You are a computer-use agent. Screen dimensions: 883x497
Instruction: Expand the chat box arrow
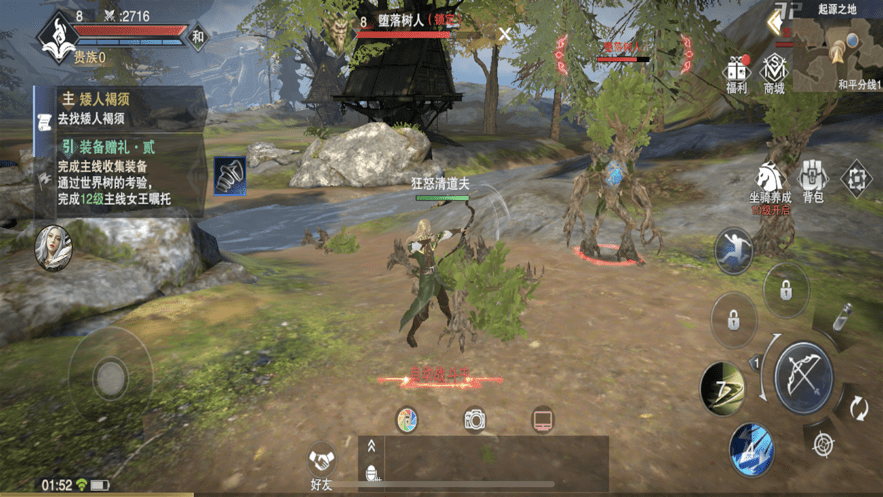tap(372, 448)
